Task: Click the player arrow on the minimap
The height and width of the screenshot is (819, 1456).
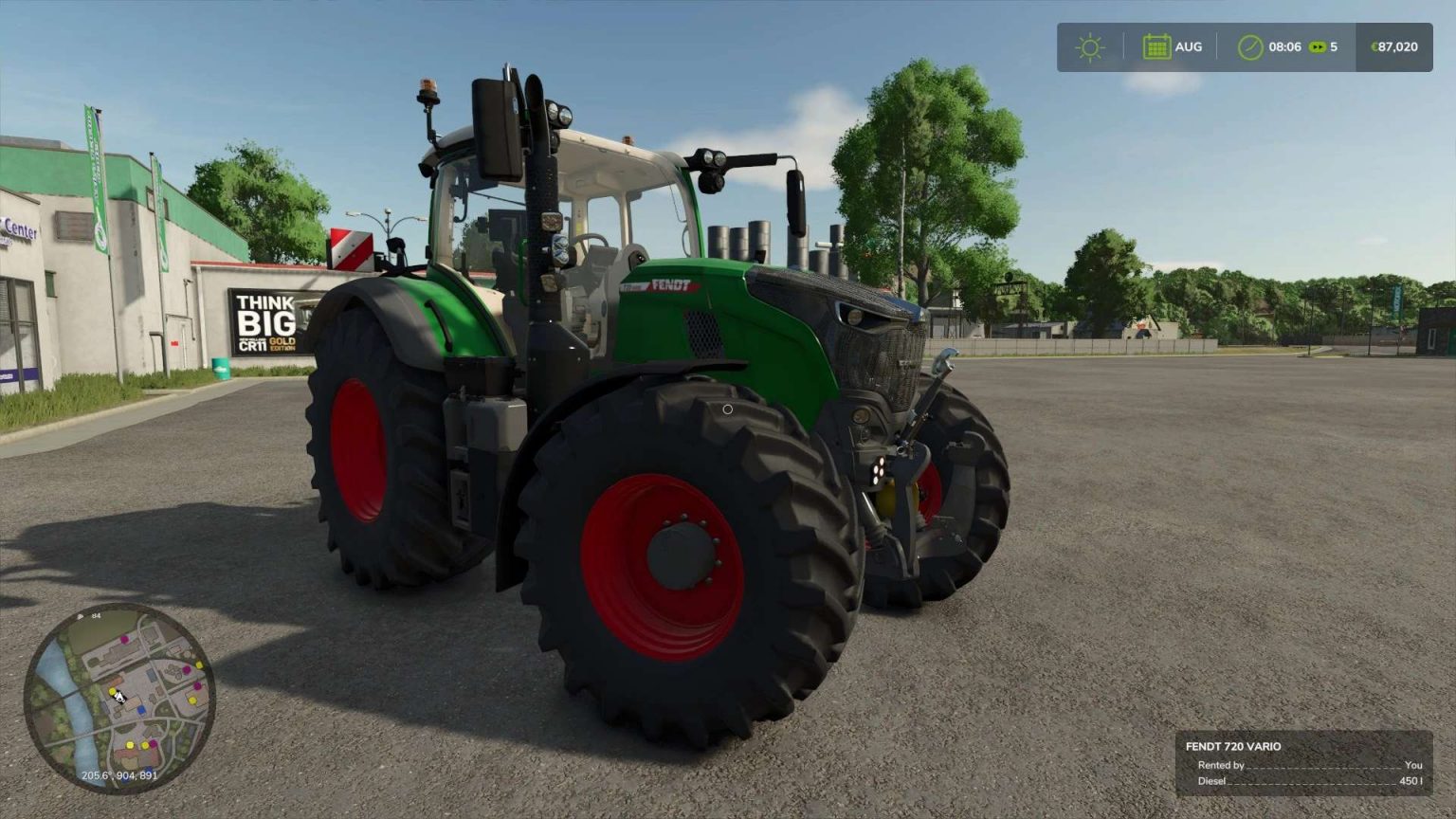Action: (x=119, y=698)
